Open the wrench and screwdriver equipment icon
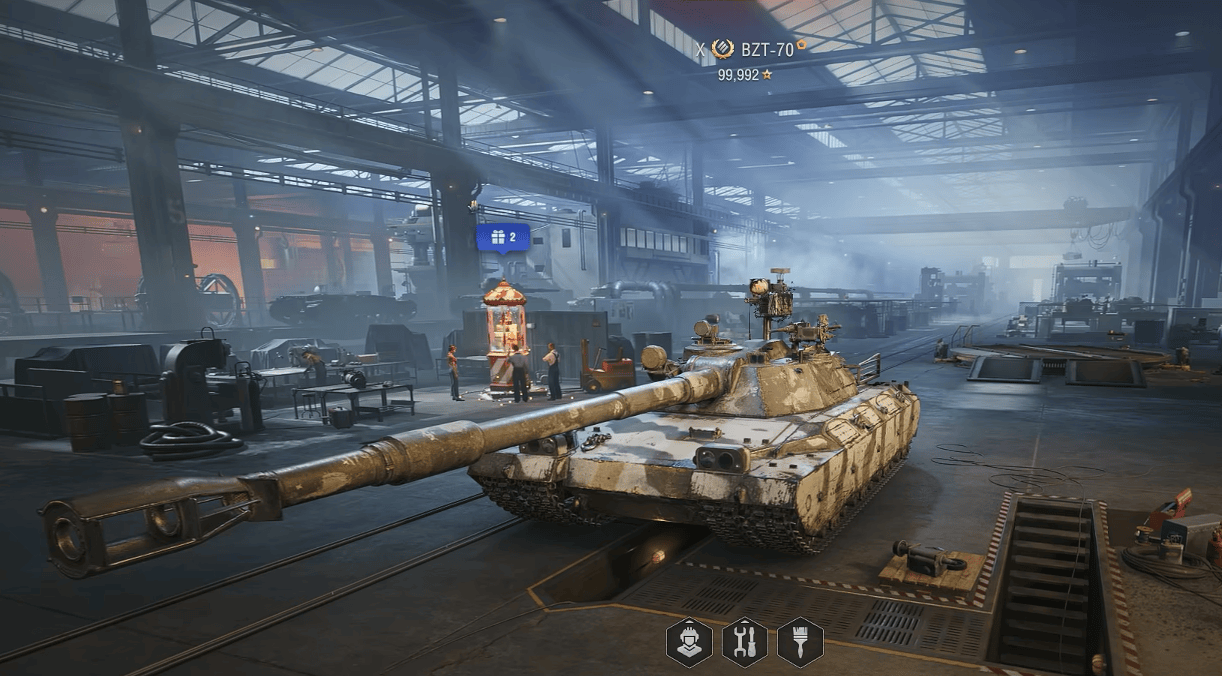The image size is (1222, 676). [x=745, y=641]
